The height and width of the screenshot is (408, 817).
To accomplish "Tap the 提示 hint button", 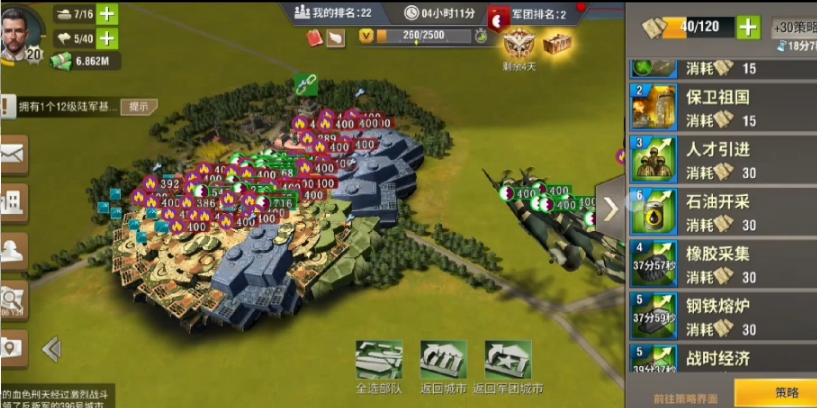I will 139,107.
